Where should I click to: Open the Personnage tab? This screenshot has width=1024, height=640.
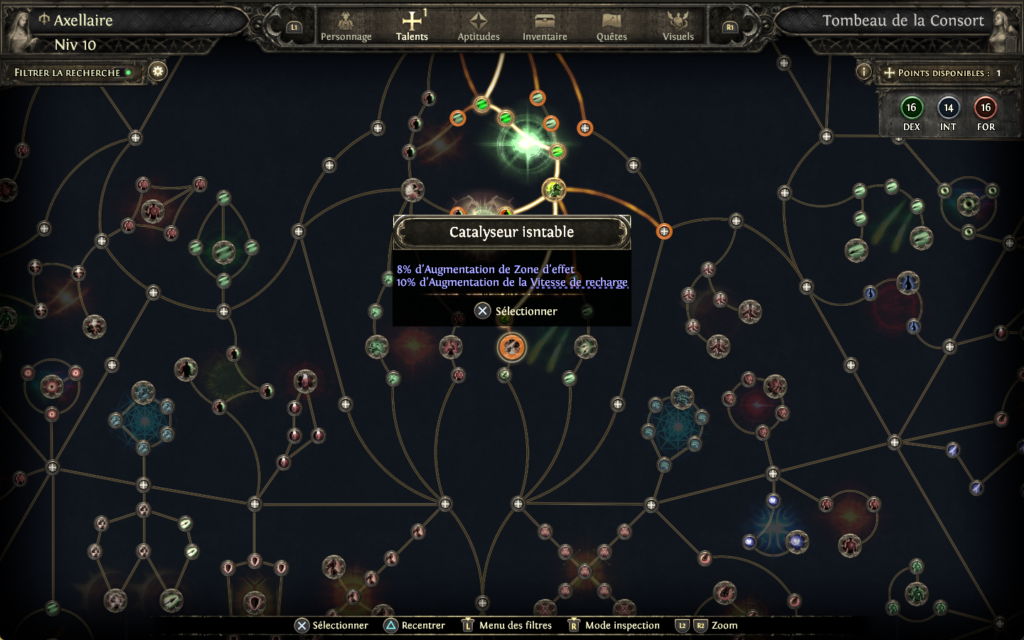tap(346, 26)
